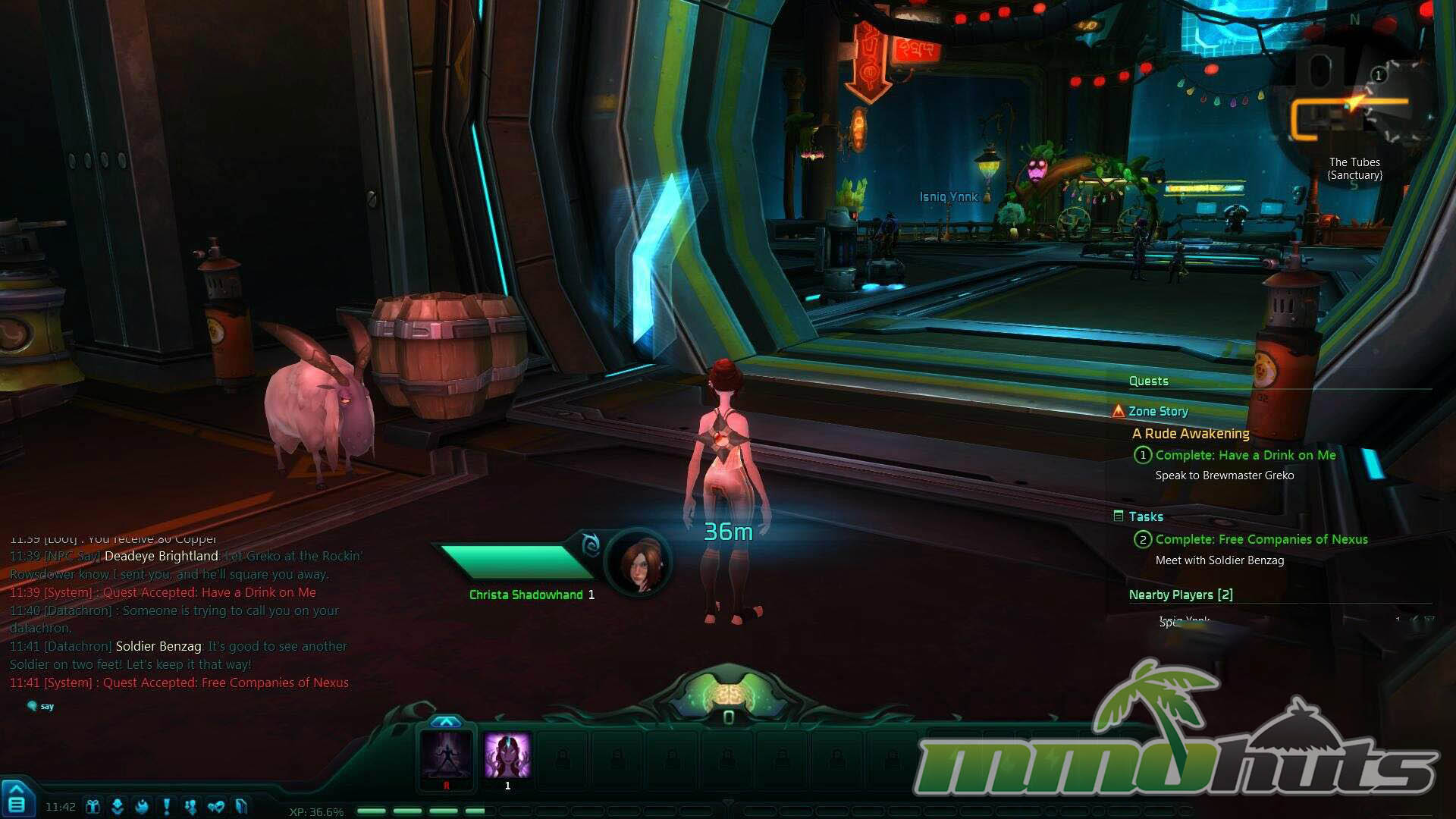Select the 'Free Companies of Nexus' task
Viewport: 1456px width, 819px height.
1261,539
